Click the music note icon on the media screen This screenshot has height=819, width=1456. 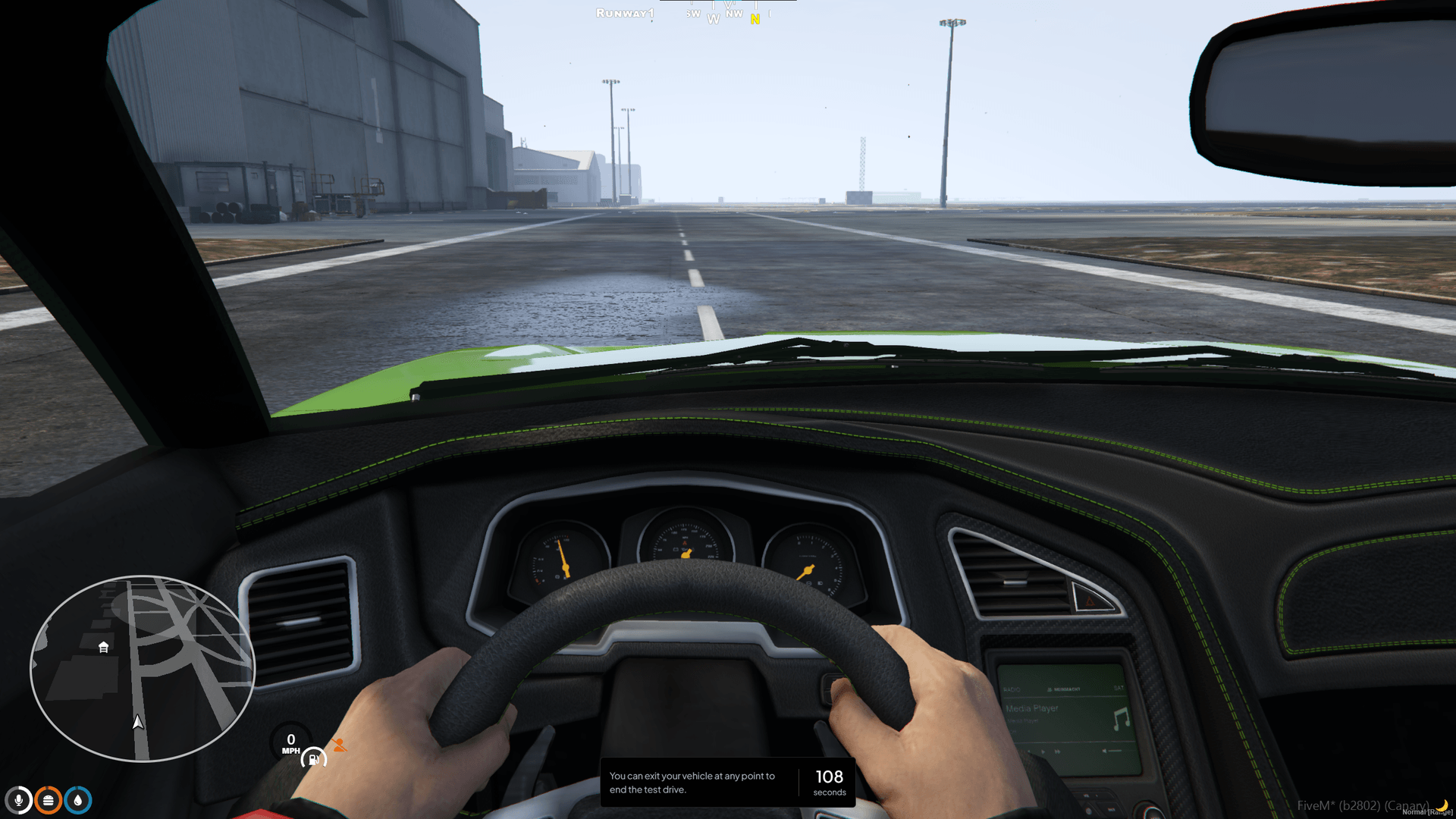1121,717
